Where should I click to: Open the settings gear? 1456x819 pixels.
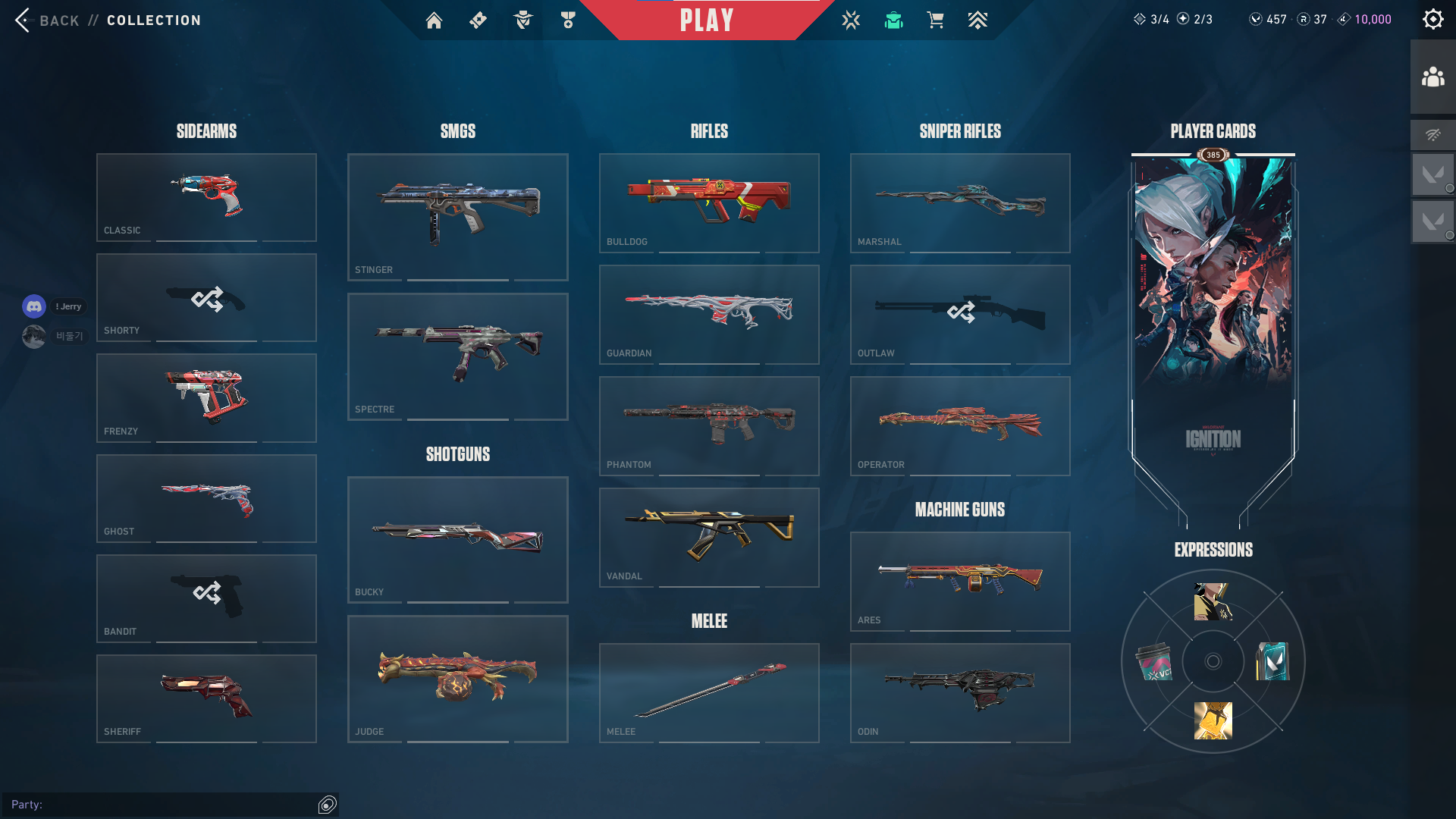[x=1432, y=19]
